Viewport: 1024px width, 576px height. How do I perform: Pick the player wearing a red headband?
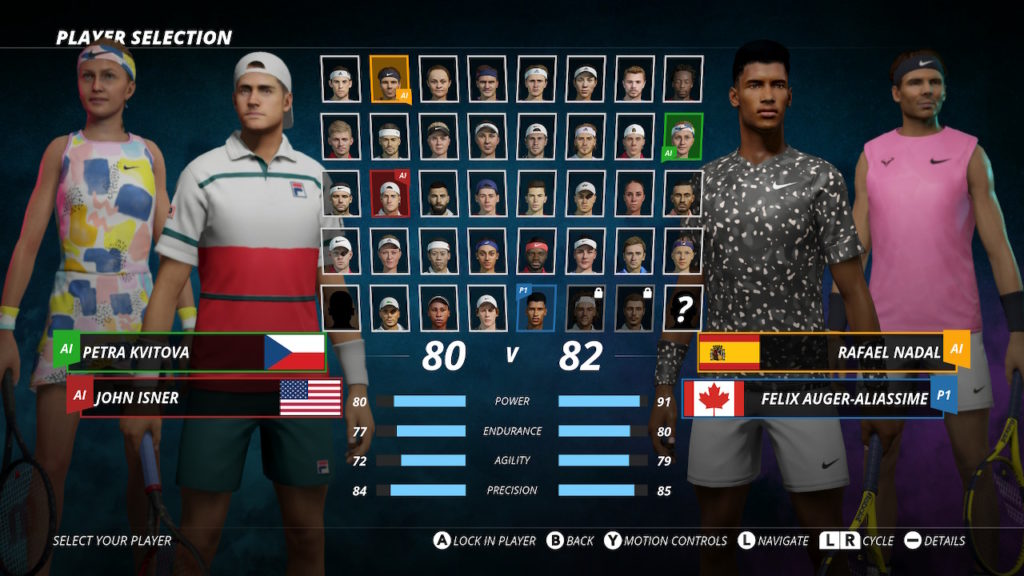[x=536, y=251]
